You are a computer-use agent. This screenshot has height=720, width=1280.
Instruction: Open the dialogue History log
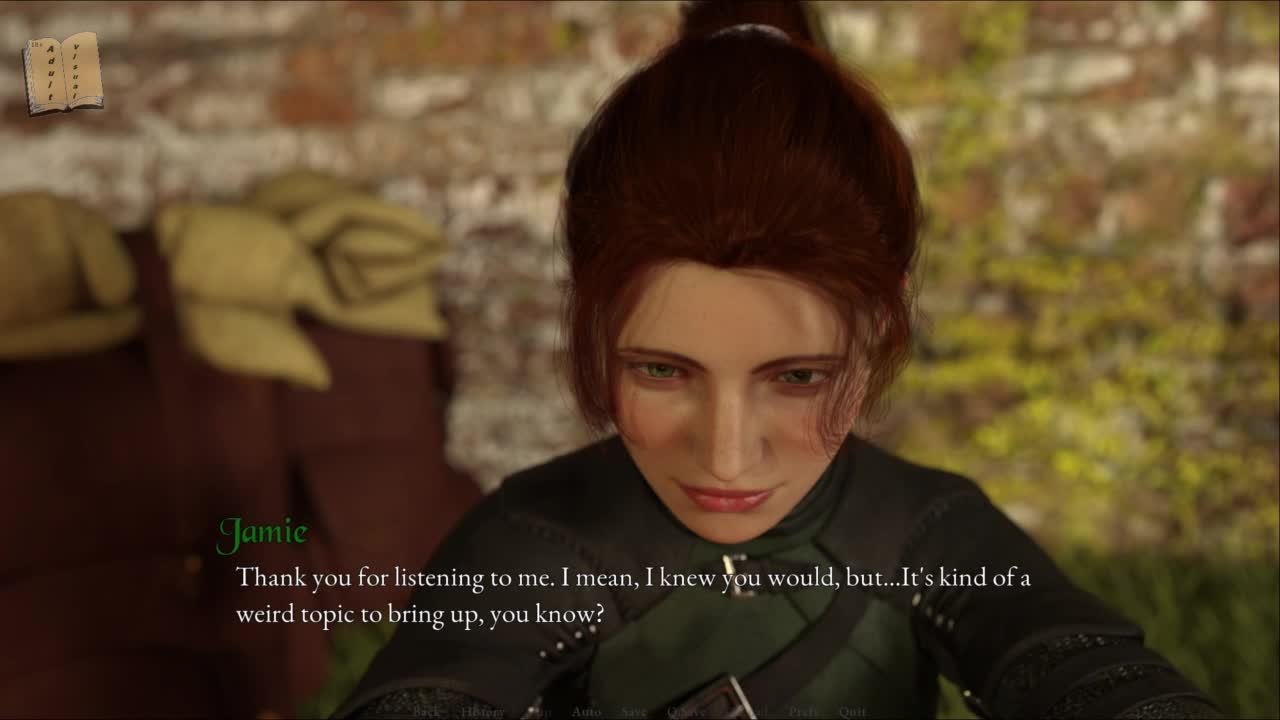tap(483, 712)
